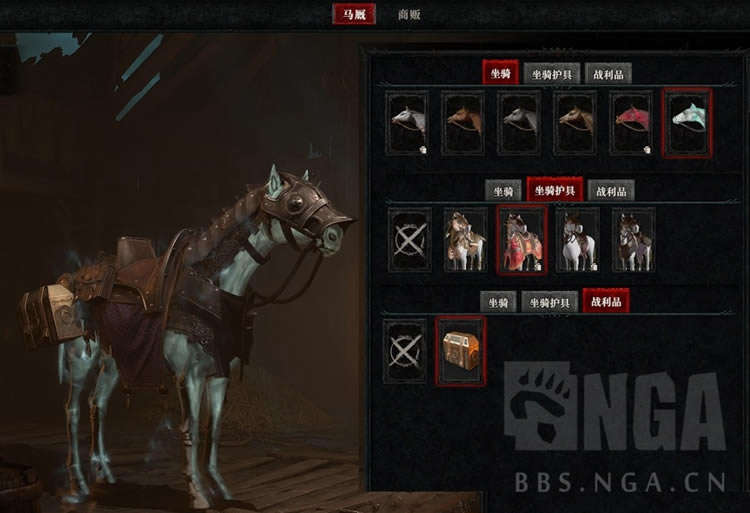Choose the pale teal spectral horse mount
Image resolution: width=750 pixels, height=513 pixels.
click(x=687, y=123)
